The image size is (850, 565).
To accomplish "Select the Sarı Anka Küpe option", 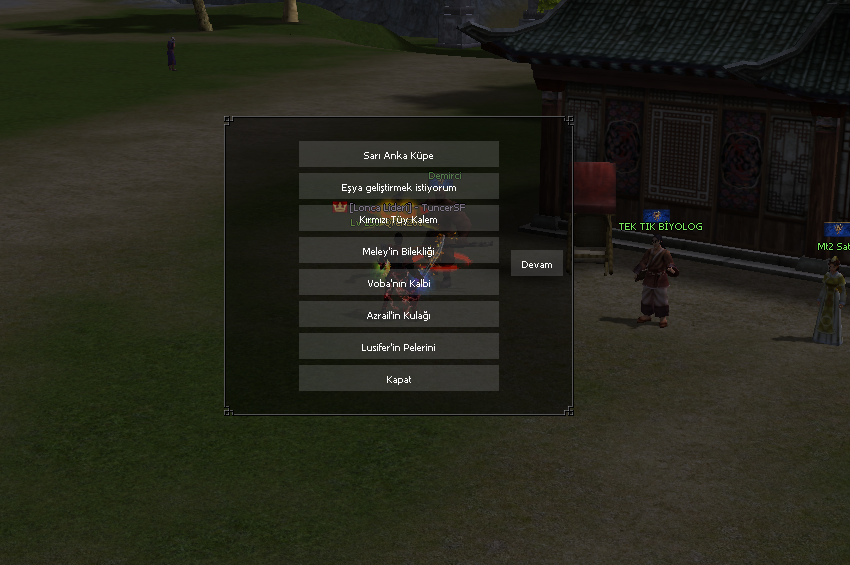I will tap(398, 155).
